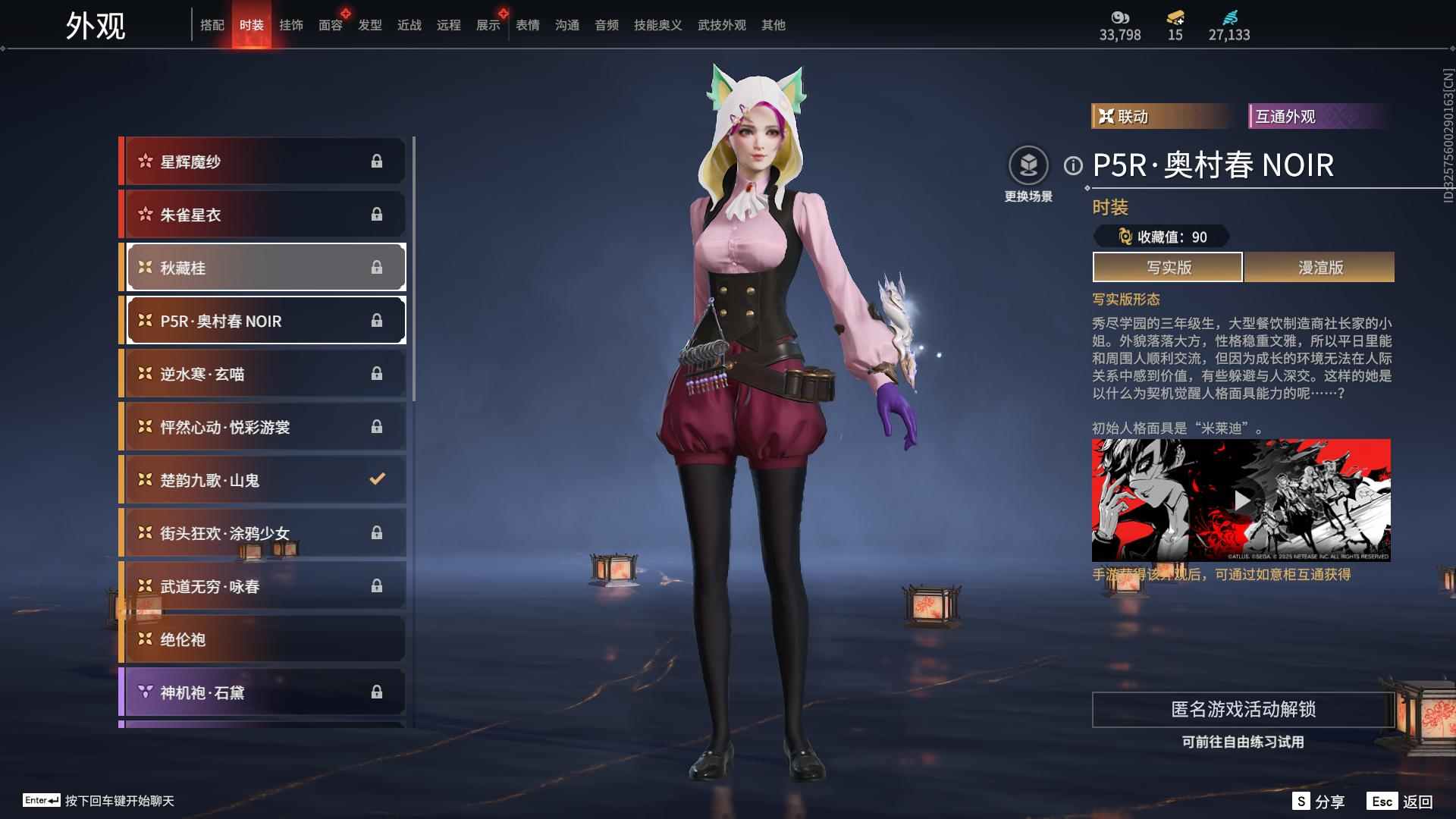Open the info icon beside outfit title
Image resolution: width=1456 pixels, height=819 pixels.
click(x=1072, y=165)
